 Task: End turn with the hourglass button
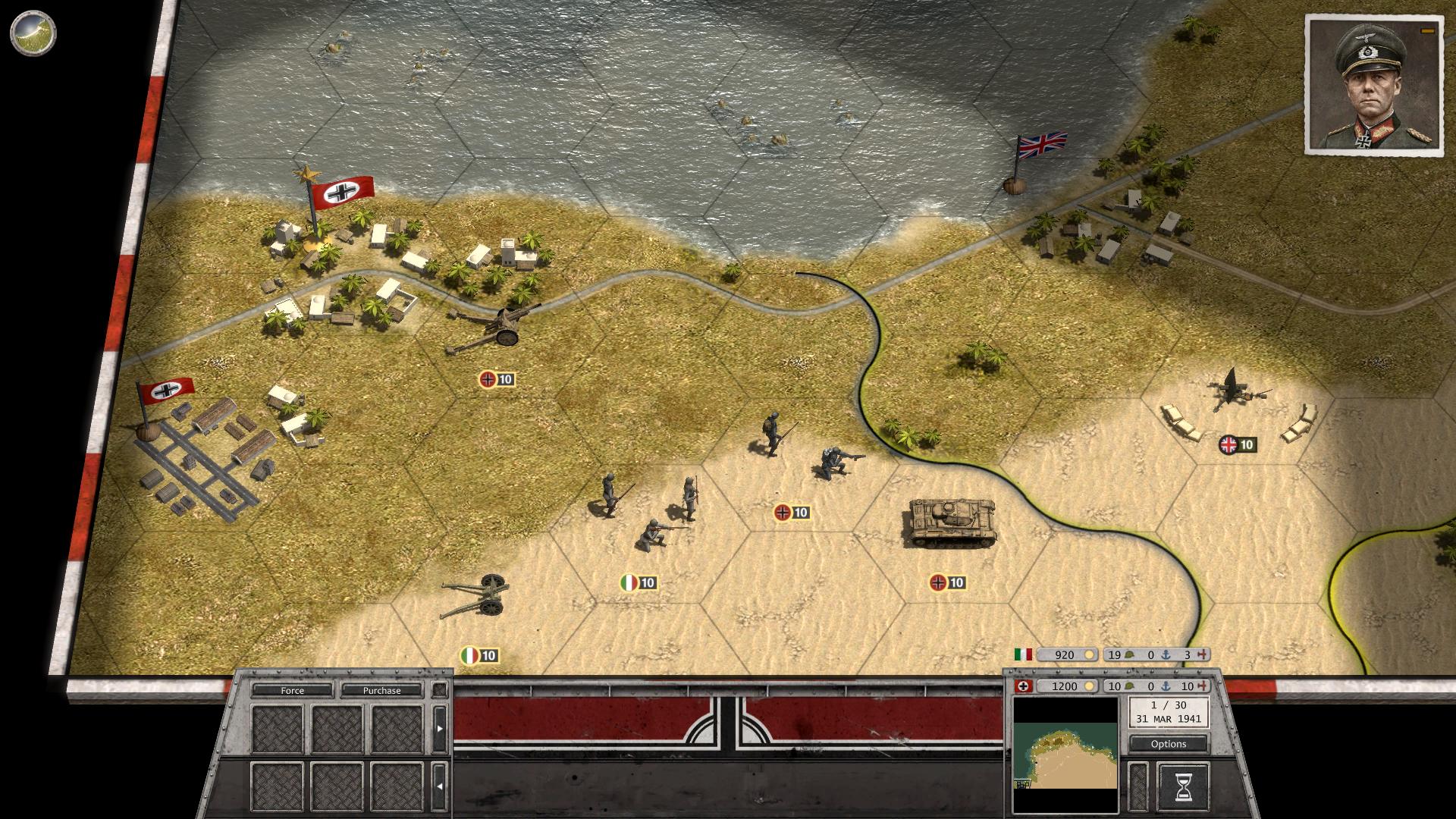pos(1182,786)
